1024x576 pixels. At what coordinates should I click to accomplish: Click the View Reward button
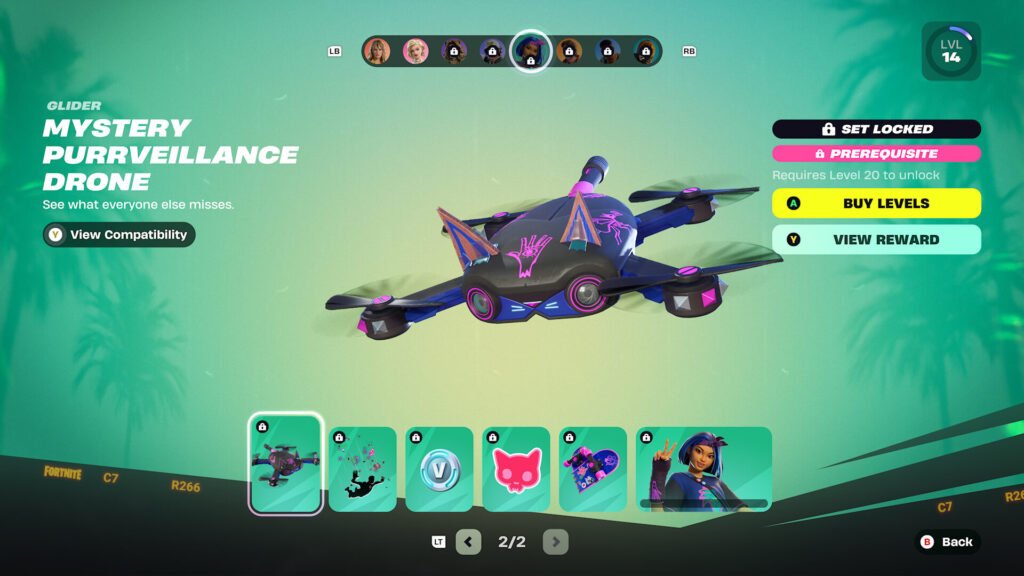[x=876, y=240]
